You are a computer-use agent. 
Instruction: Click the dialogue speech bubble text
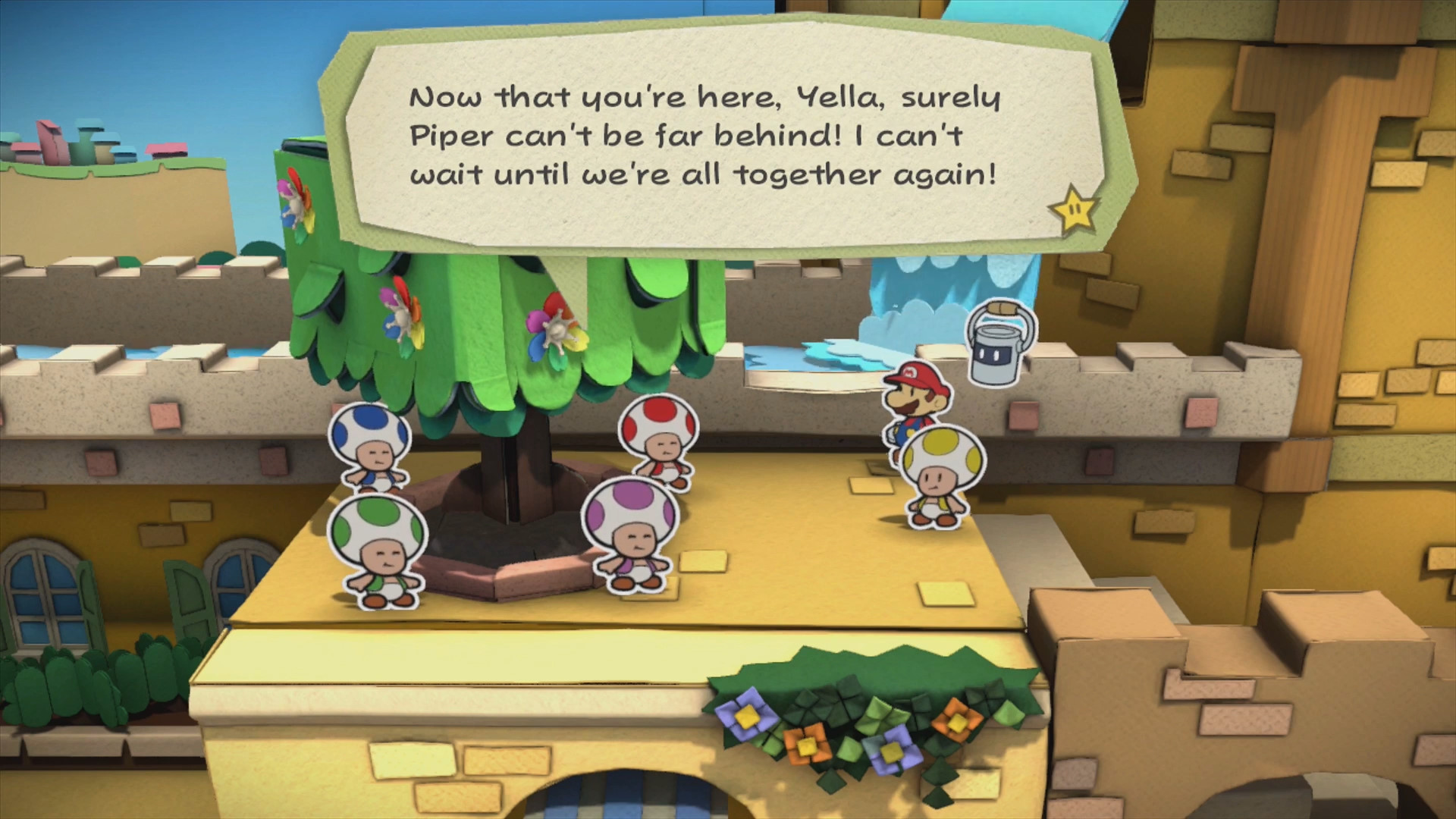click(704, 136)
